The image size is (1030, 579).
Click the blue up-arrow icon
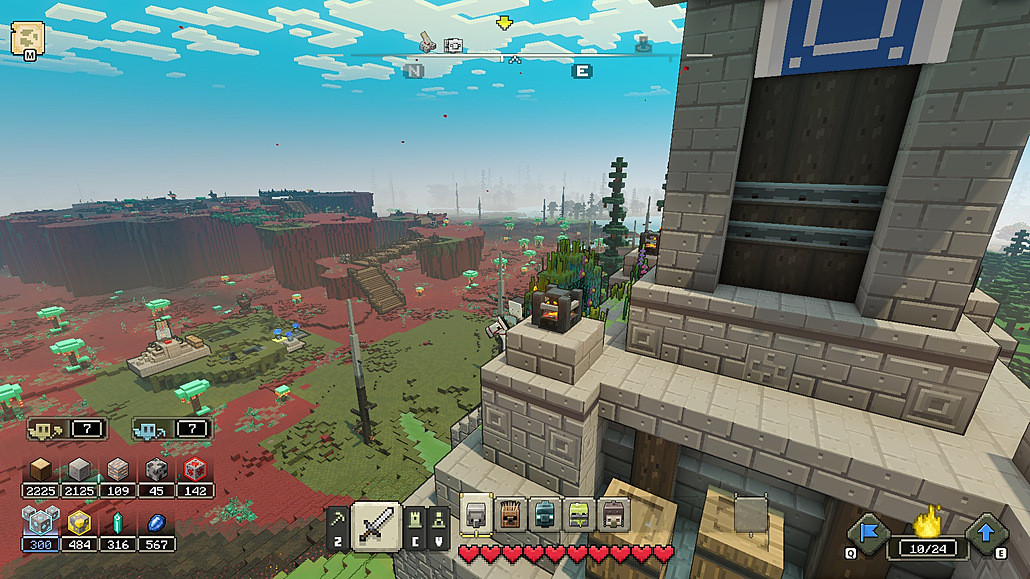(986, 531)
